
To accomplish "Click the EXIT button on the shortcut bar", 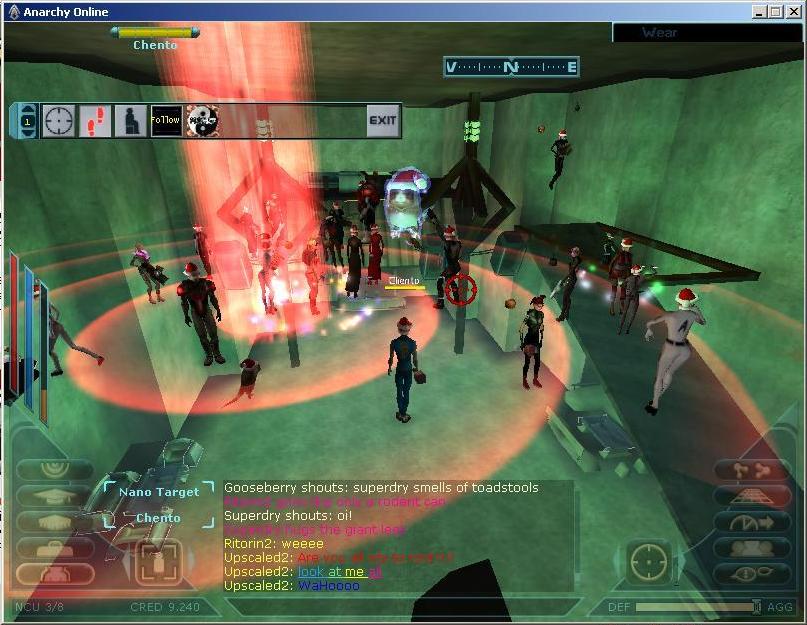I will point(382,120).
